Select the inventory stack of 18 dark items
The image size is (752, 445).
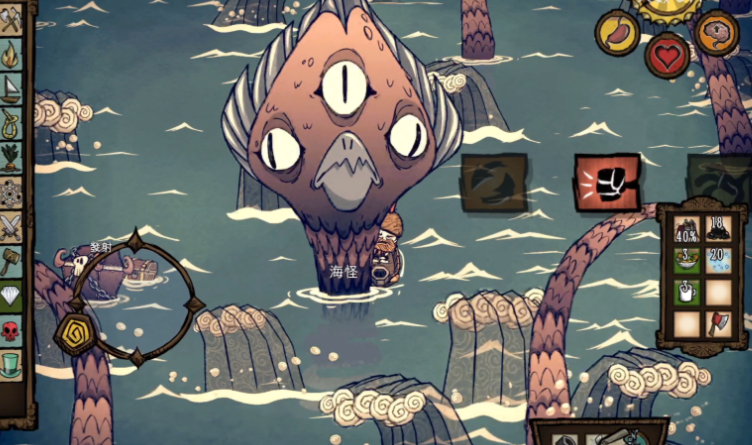pyautogui.click(x=719, y=230)
